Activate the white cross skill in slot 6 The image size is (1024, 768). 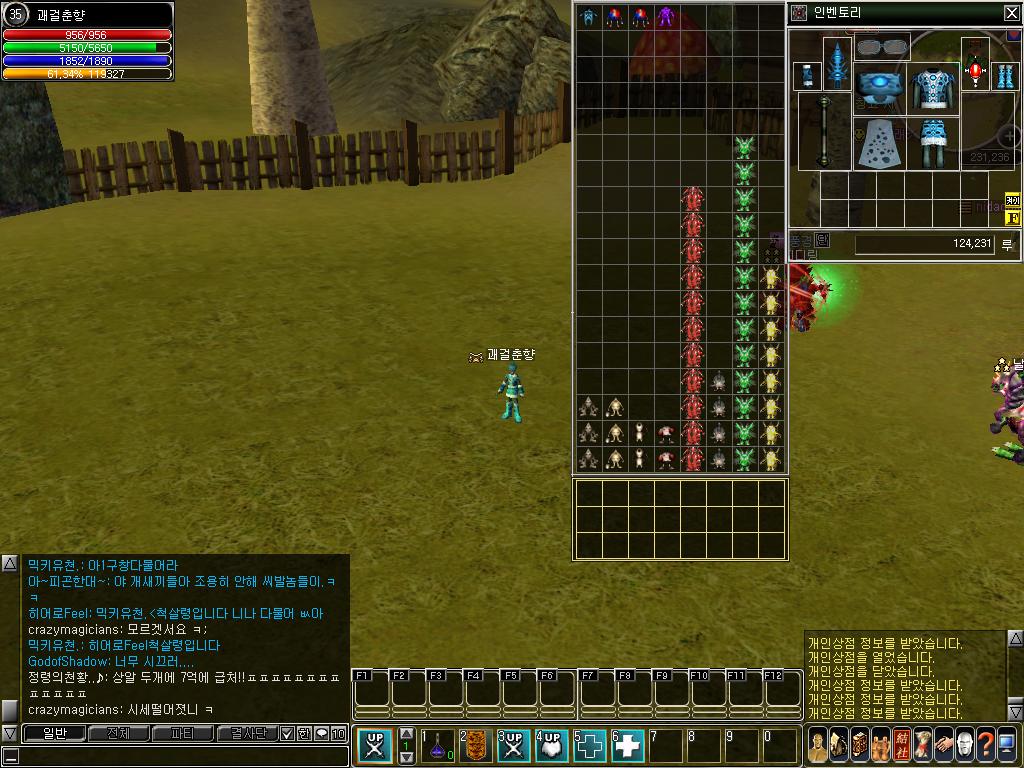(x=628, y=746)
